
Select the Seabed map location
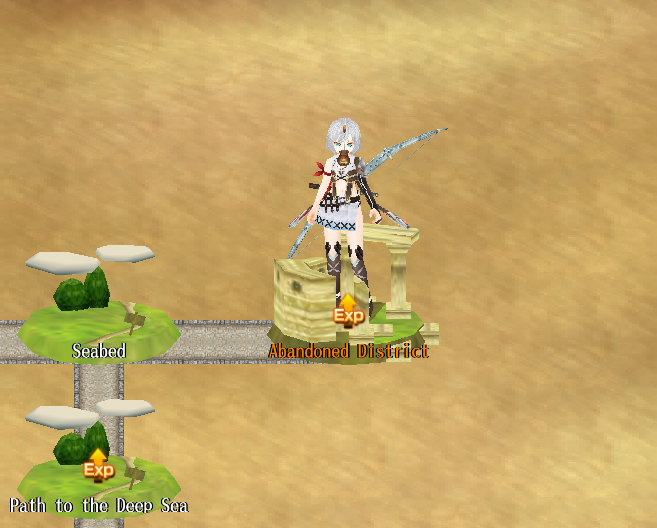click(x=97, y=320)
